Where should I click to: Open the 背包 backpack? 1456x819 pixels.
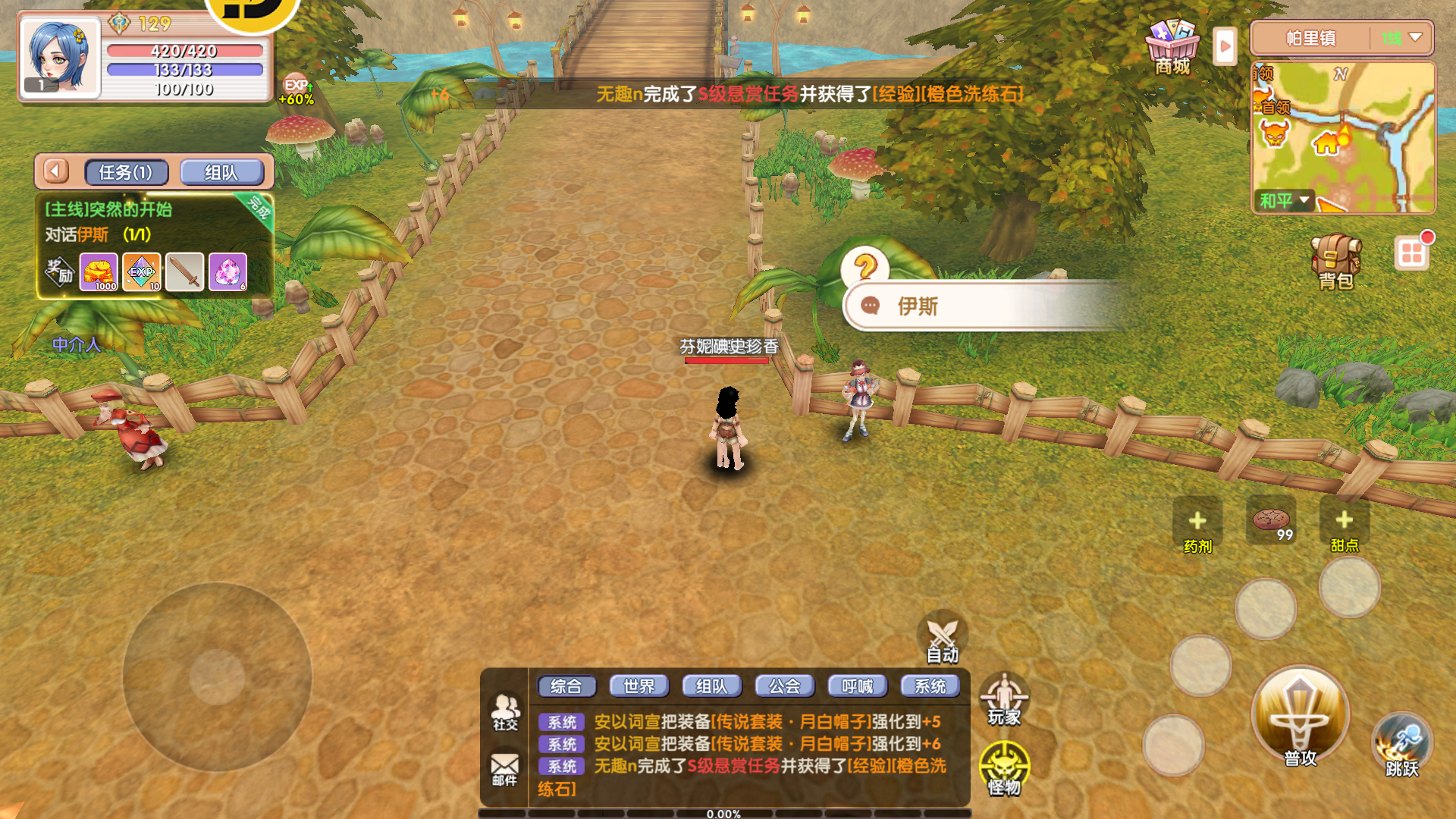click(x=1335, y=262)
